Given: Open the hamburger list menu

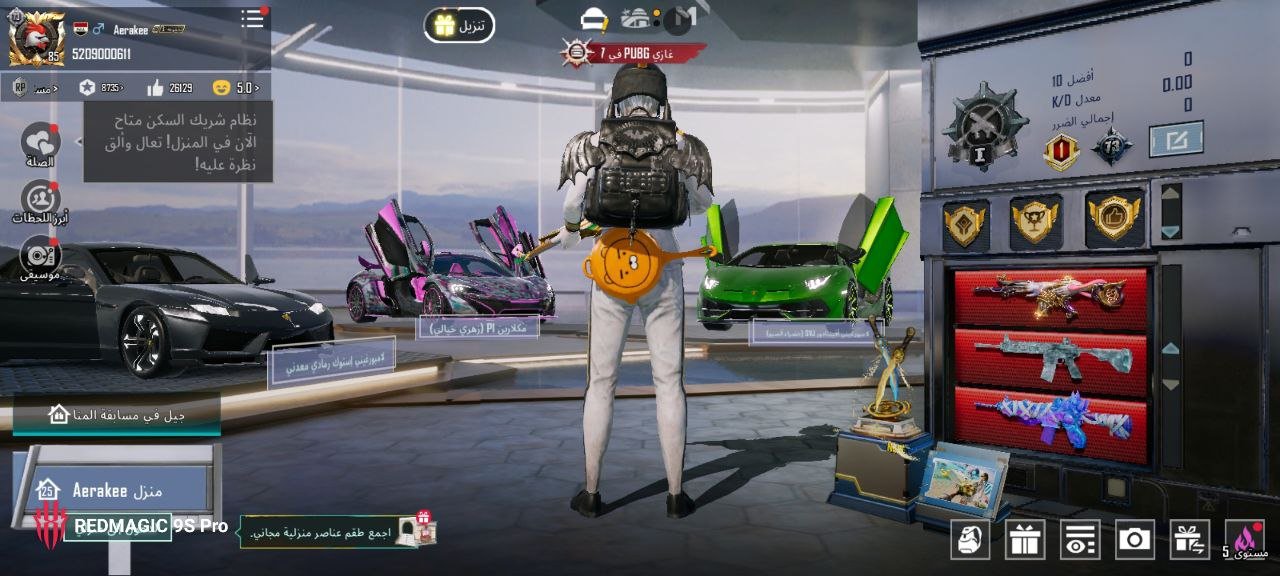Looking at the screenshot, I should click(252, 19).
